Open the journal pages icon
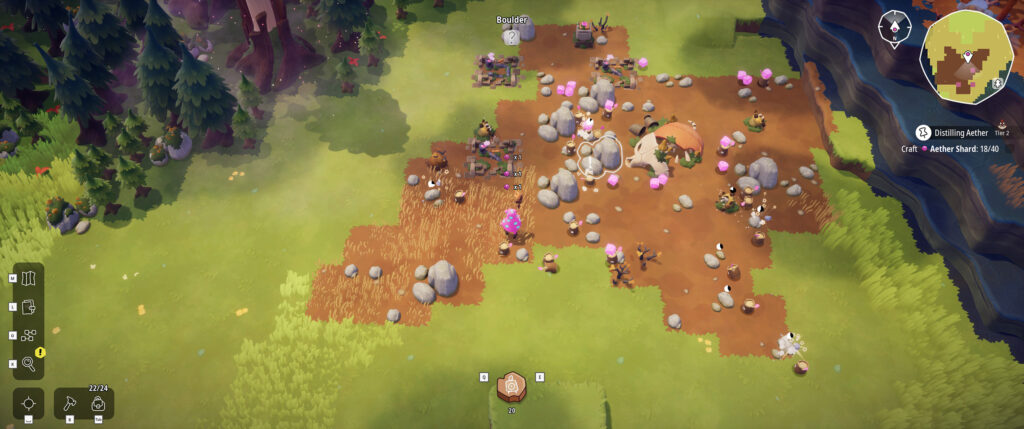Image resolution: width=1024 pixels, height=429 pixels. click(28, 306)
